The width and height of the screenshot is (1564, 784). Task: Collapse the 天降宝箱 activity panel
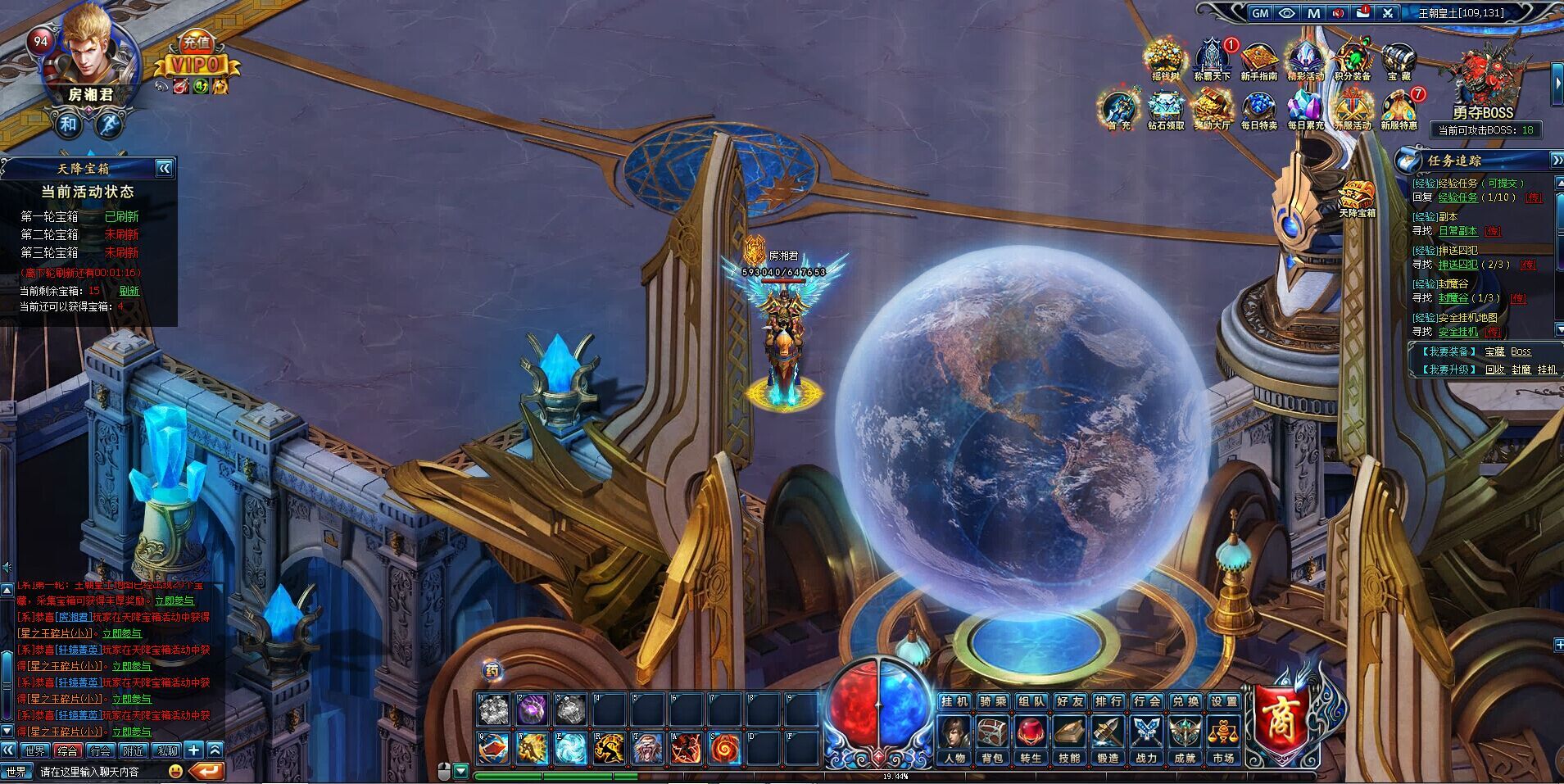pos(165,169)
